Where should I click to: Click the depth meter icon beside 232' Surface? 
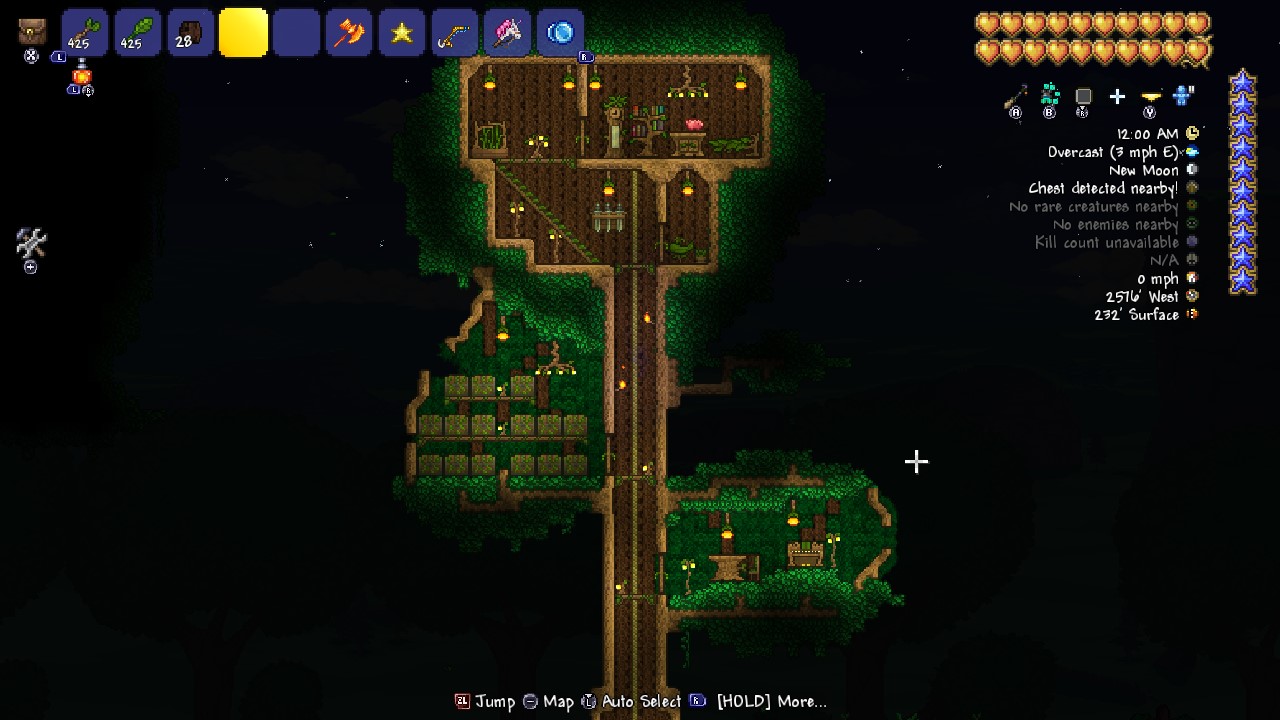click(1190, 314)
